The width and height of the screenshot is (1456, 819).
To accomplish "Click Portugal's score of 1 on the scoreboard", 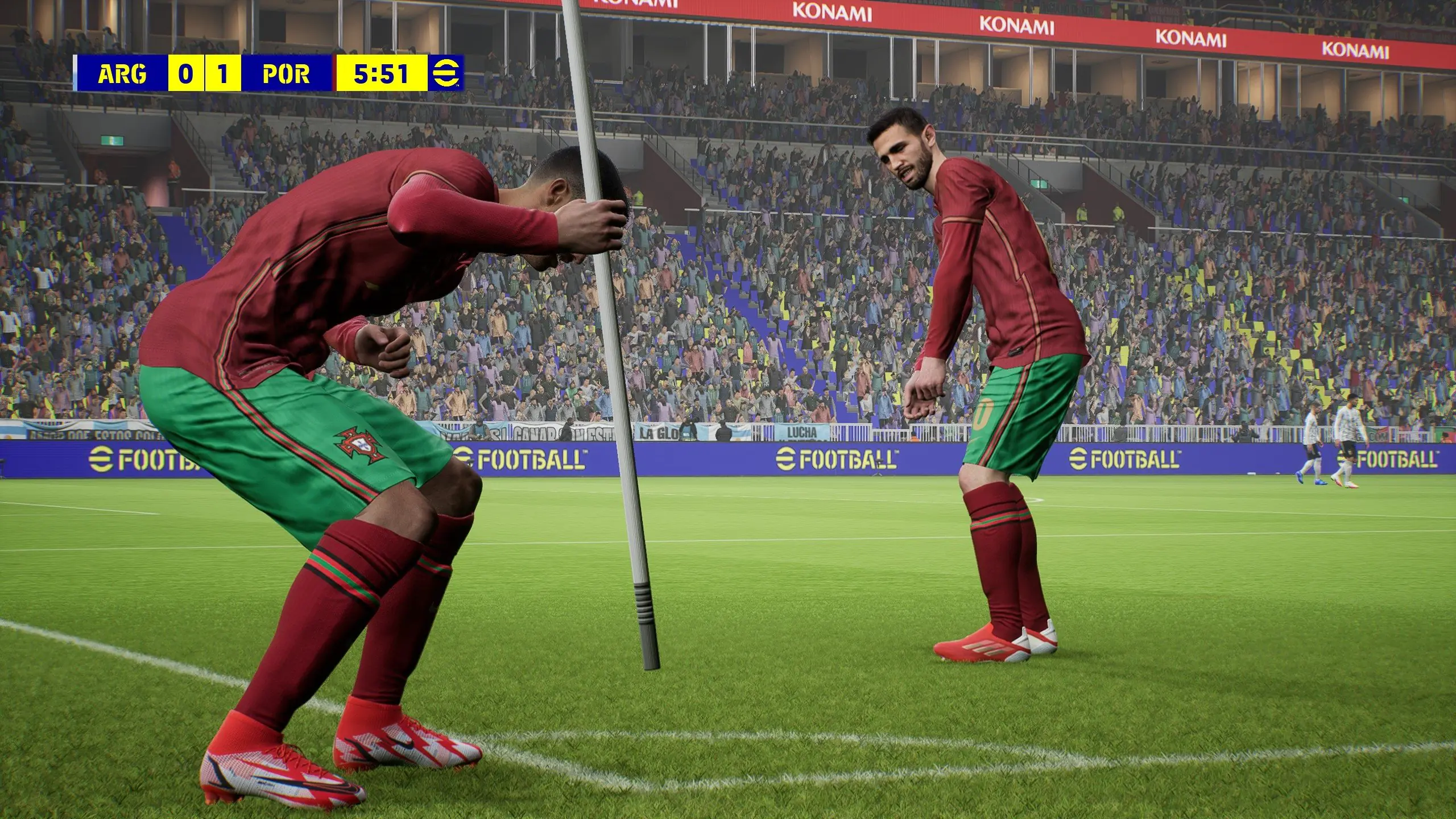I will pos(224,73).
